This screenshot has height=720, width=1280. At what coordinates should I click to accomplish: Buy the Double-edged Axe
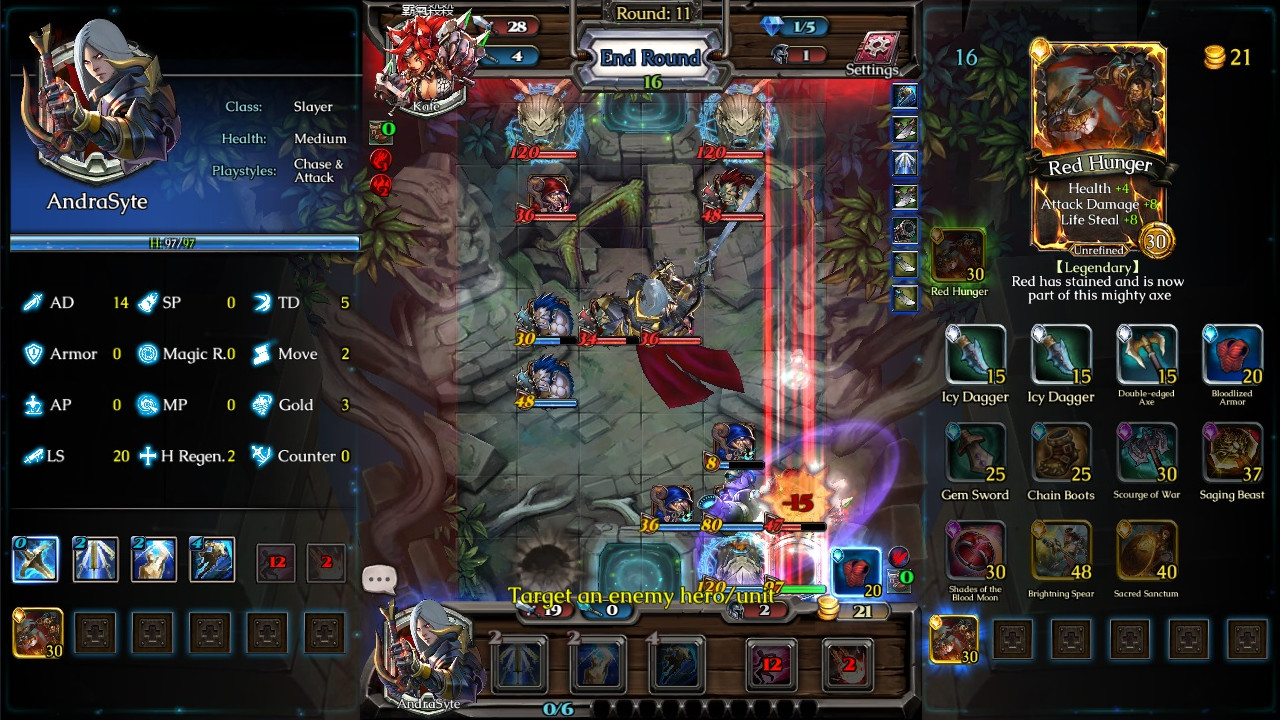(1147, 358)
